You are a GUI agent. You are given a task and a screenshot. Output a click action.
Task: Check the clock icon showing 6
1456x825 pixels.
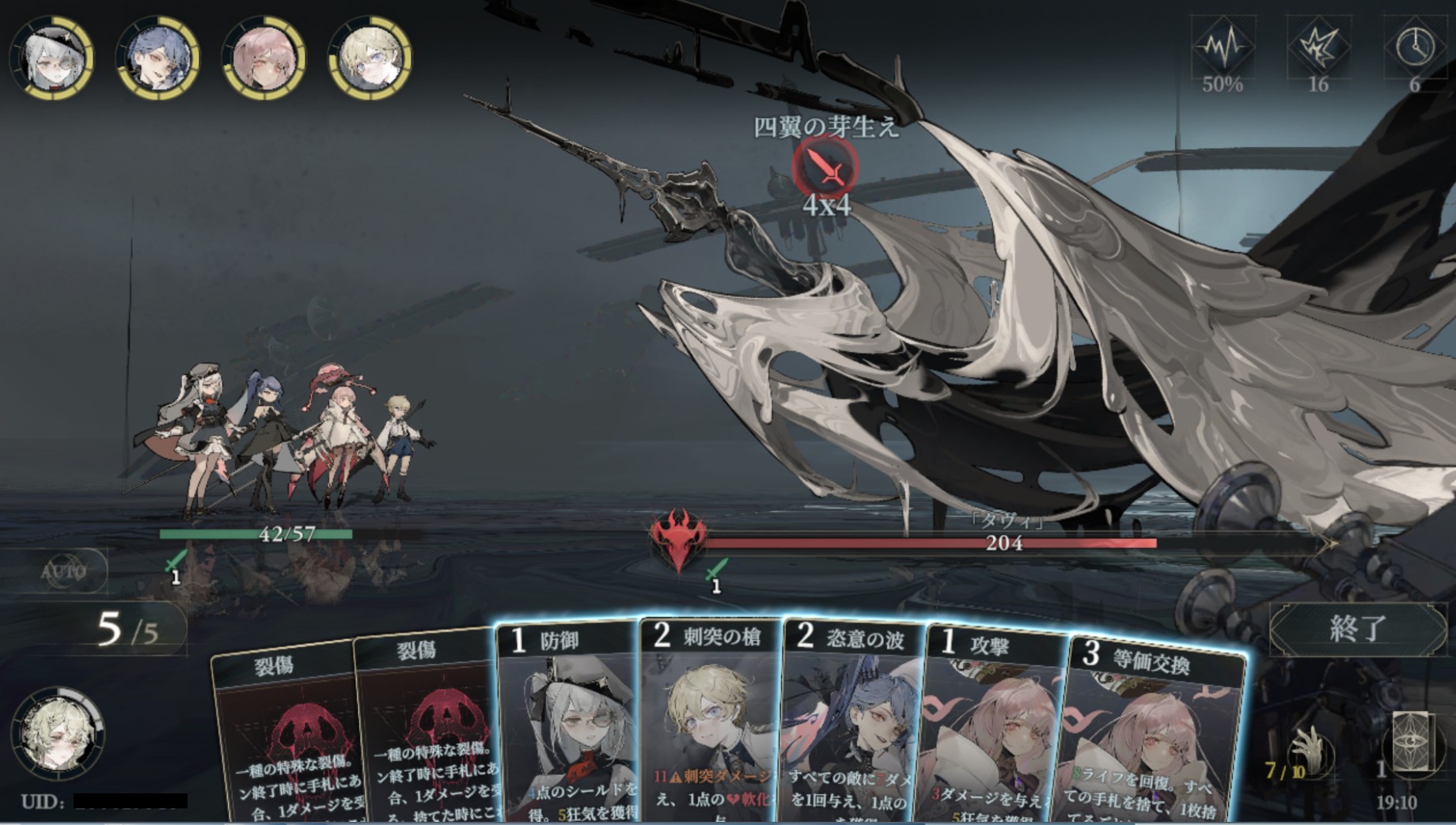pyautogui.click(x=1415, y=47)
